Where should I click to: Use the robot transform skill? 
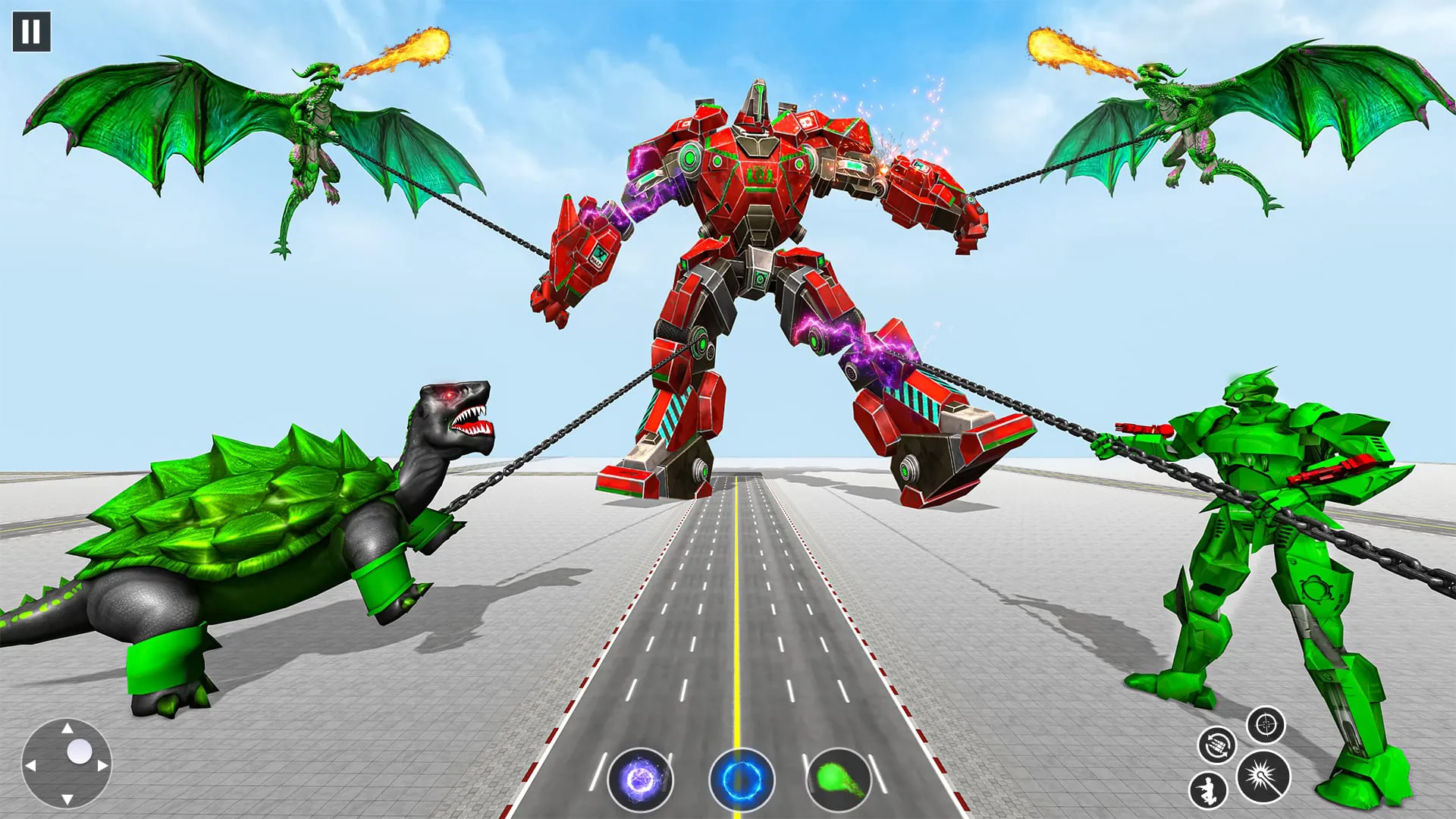pyautogui.click(x=1218, y=745)
